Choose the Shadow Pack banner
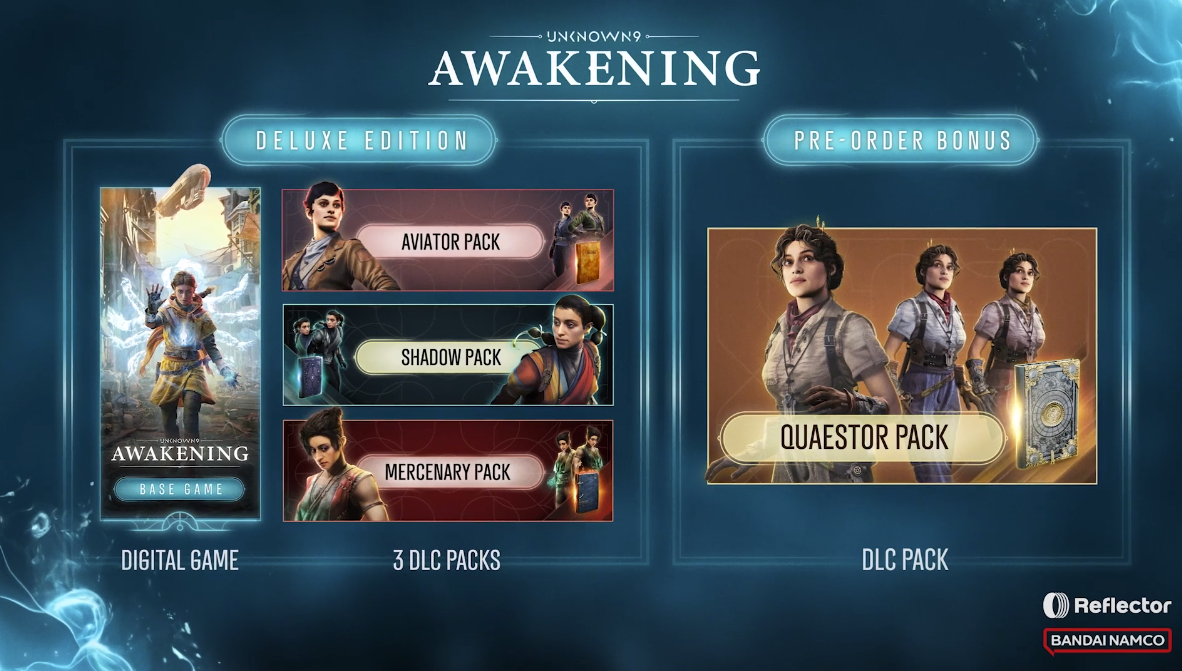Viewport: 1182px width, 671px height. 448,356
